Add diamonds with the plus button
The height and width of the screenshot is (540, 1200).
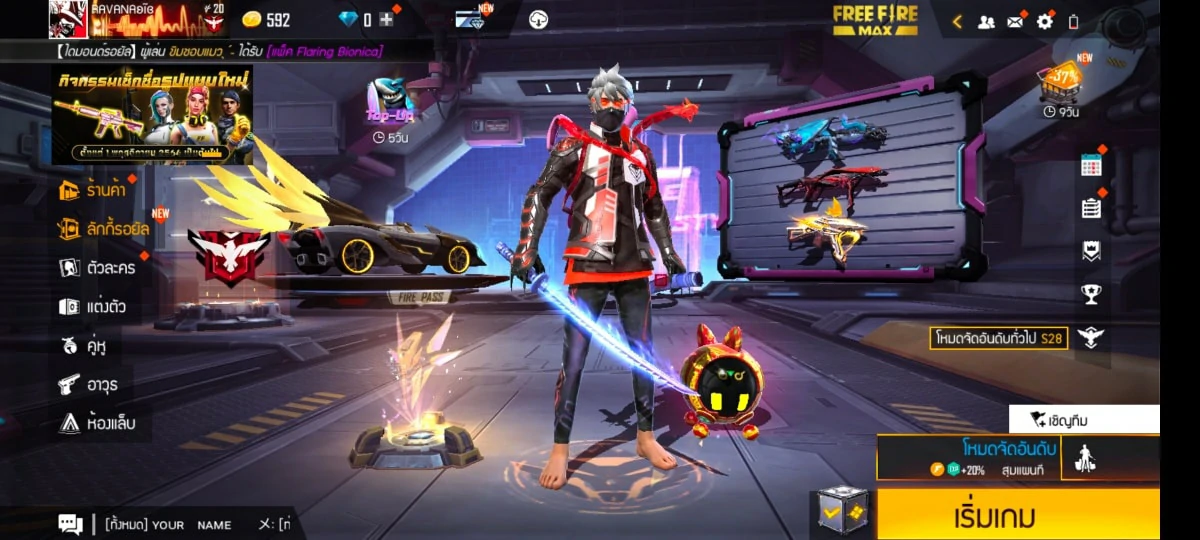pos(386,20)
